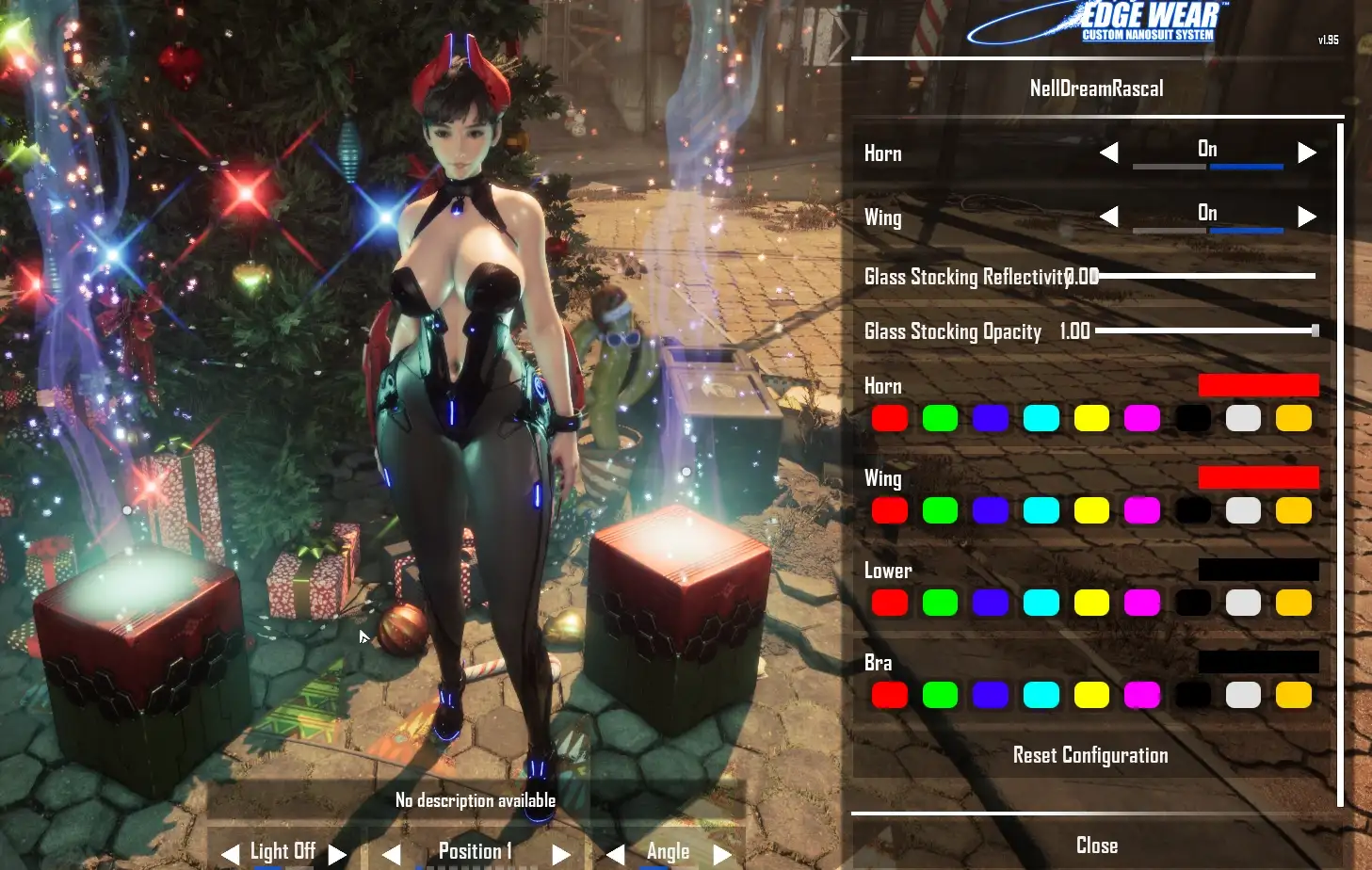Click the right arrow next to Light Off
Viewport: 1372px width, 870px height.
point(337,854)
